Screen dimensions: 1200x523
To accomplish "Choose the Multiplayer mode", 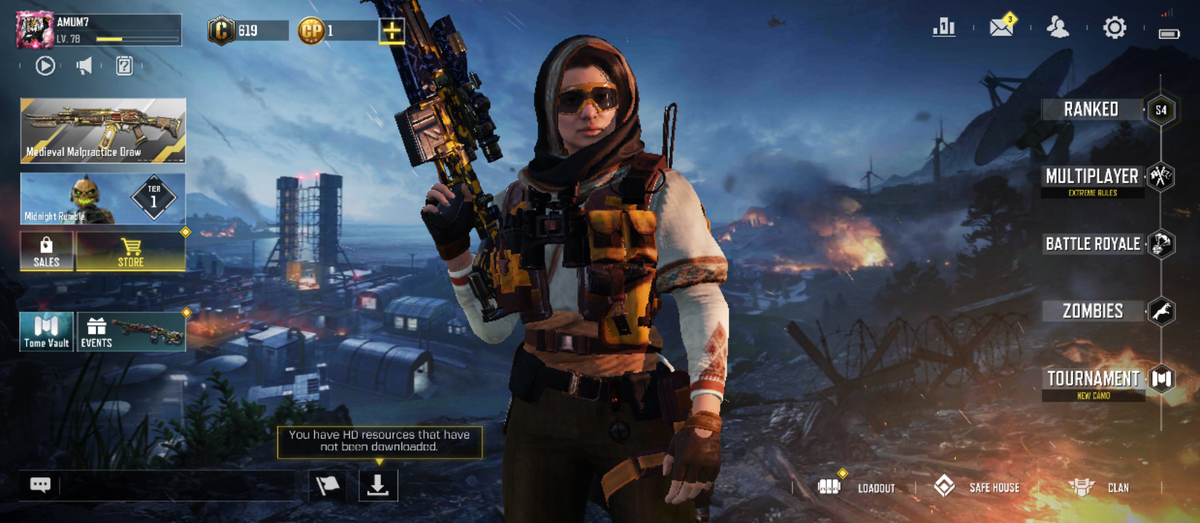I will pos(1092,177).
